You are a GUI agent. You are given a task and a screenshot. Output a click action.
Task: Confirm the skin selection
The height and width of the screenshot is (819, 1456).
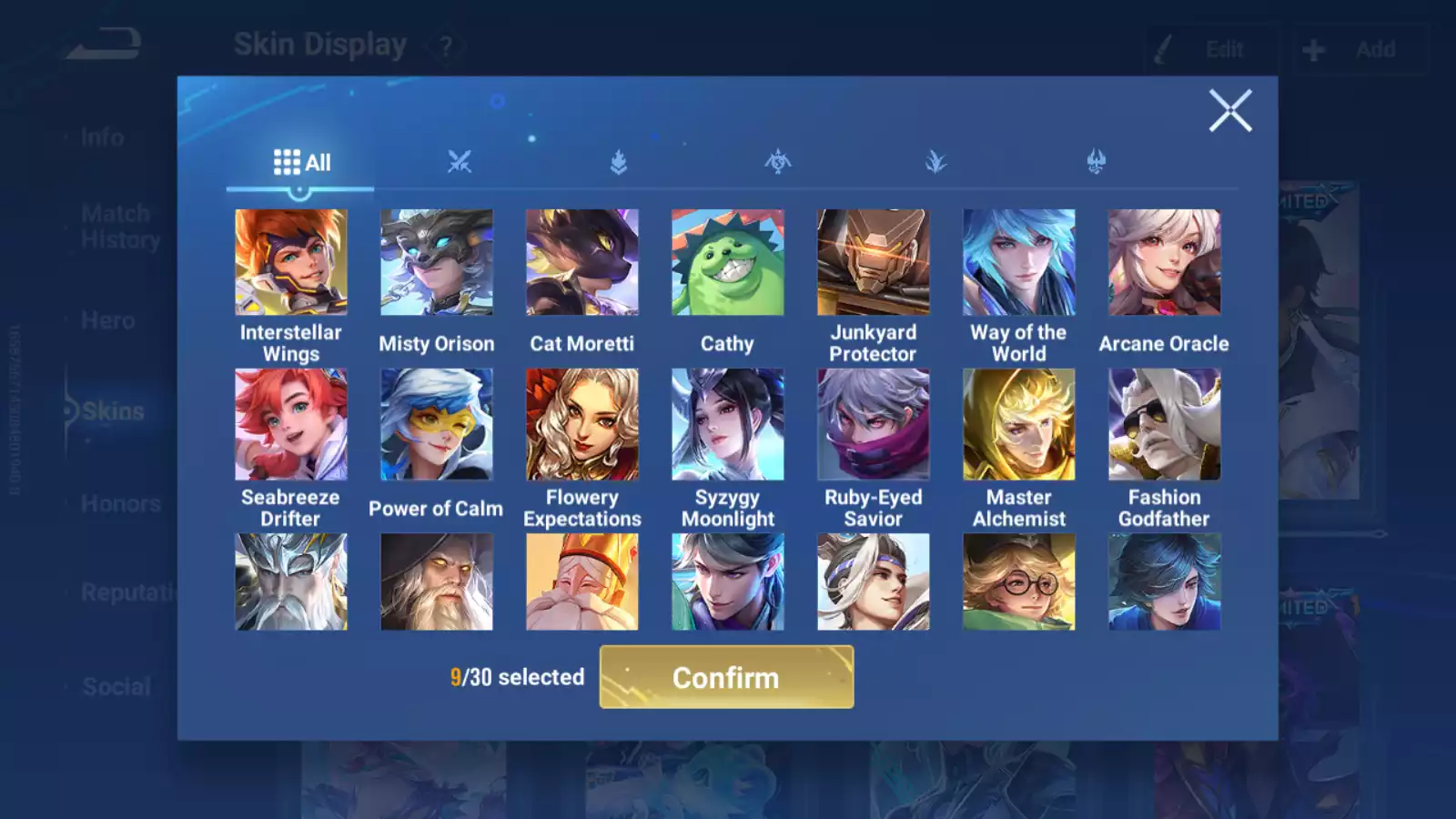click(x=726, y=677)
